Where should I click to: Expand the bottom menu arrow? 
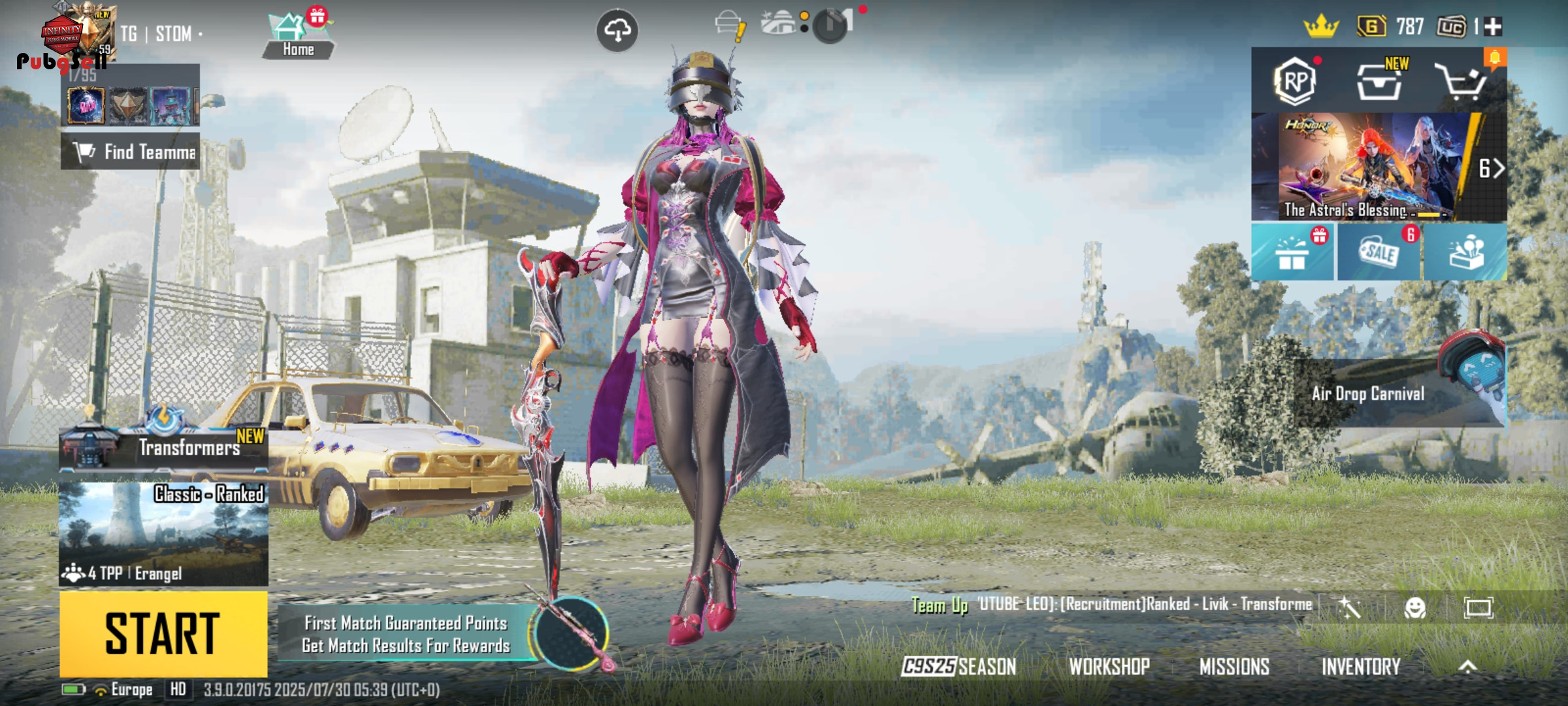pyautogui.click(x=1467, y=667)
